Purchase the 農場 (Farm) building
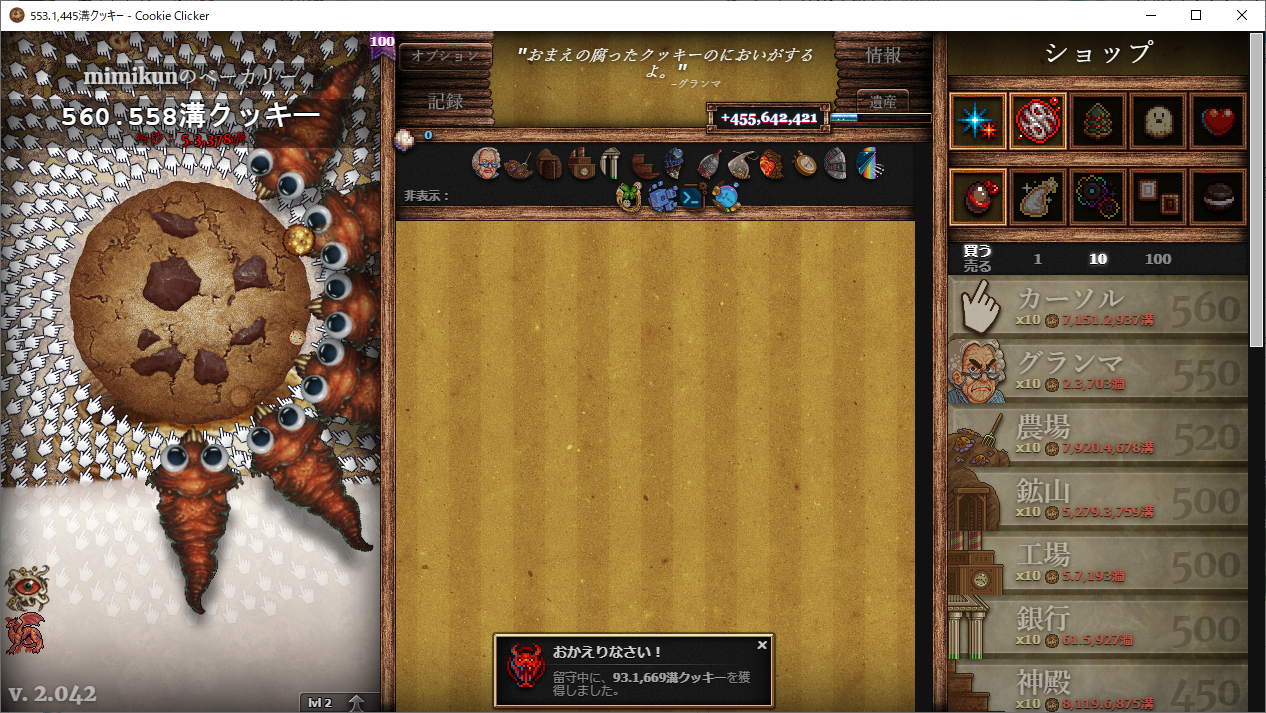 pyautogui.click(x=1098, y=436)
